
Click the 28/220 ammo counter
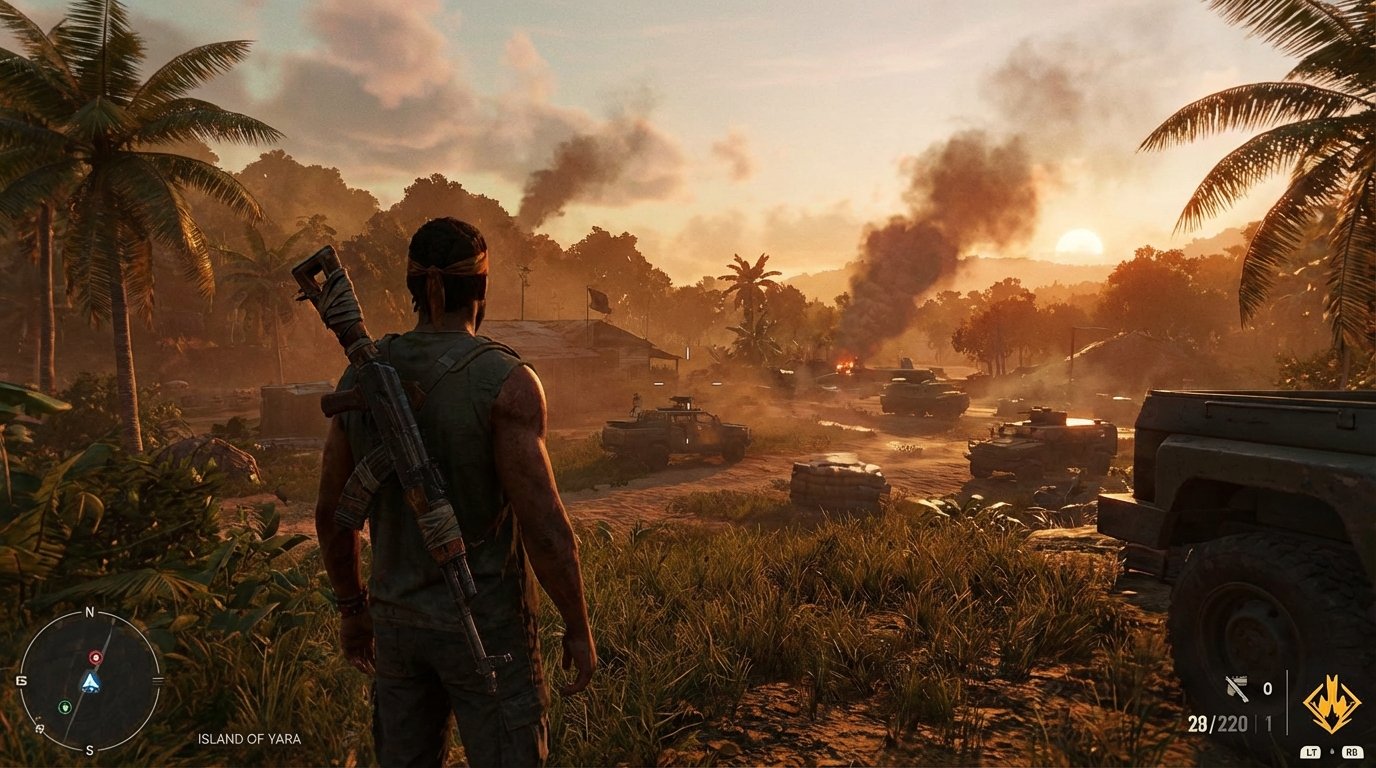tap(1217, 722)
